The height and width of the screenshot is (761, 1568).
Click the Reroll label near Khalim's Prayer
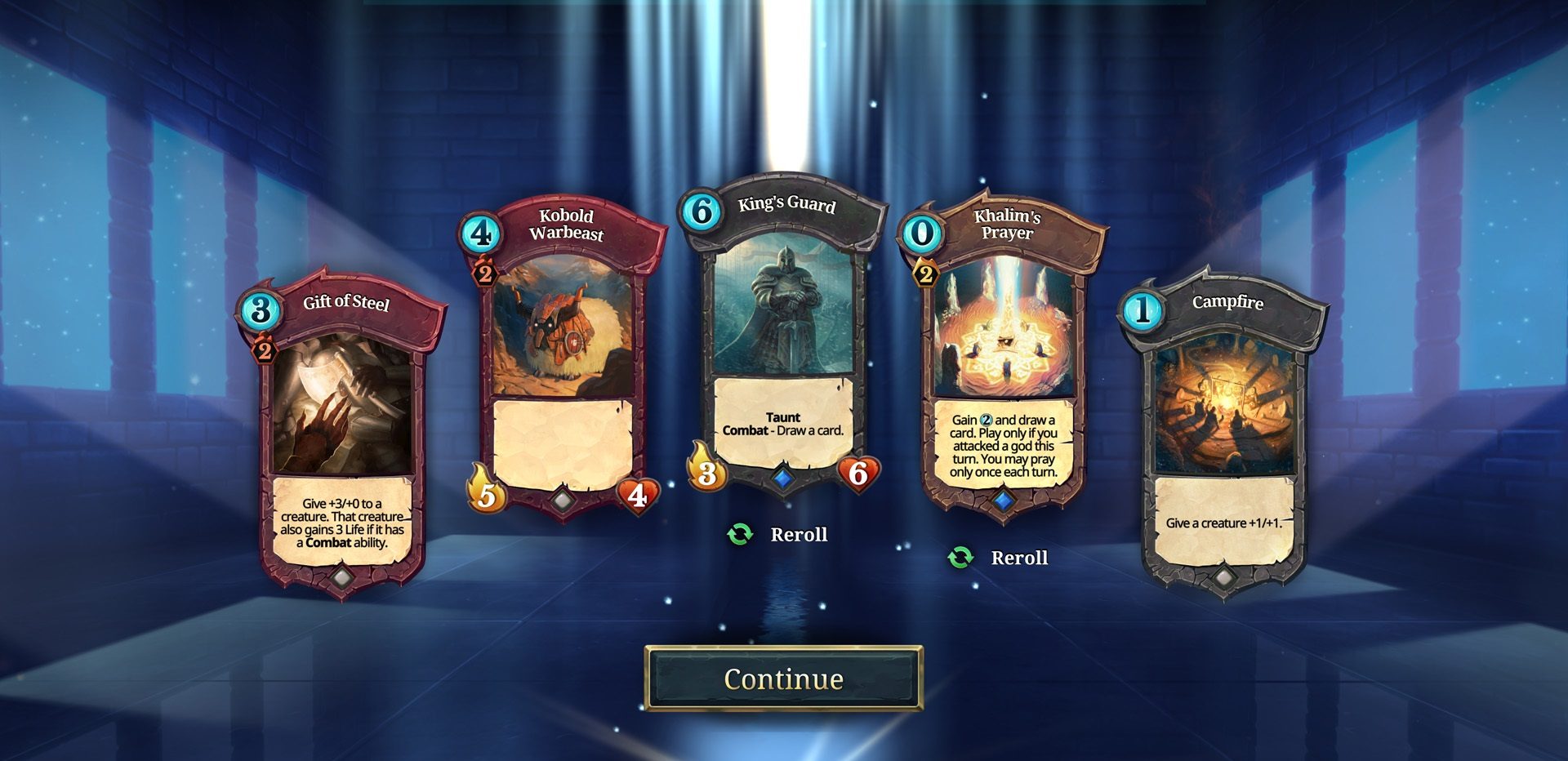click(1018, 559)
